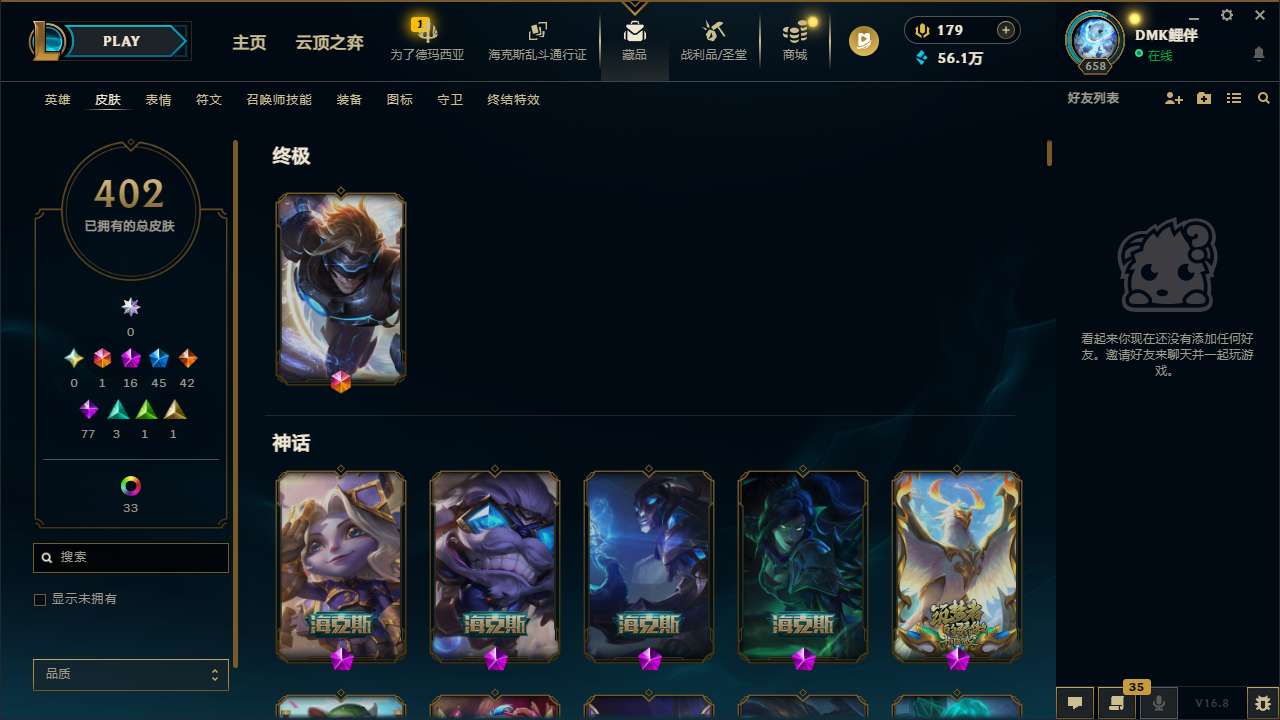The height and width of the screenshot is (720, 1280).
Task: Click the create friend group folder icon
Action: pyautogui.click(x=1203, y=98)
